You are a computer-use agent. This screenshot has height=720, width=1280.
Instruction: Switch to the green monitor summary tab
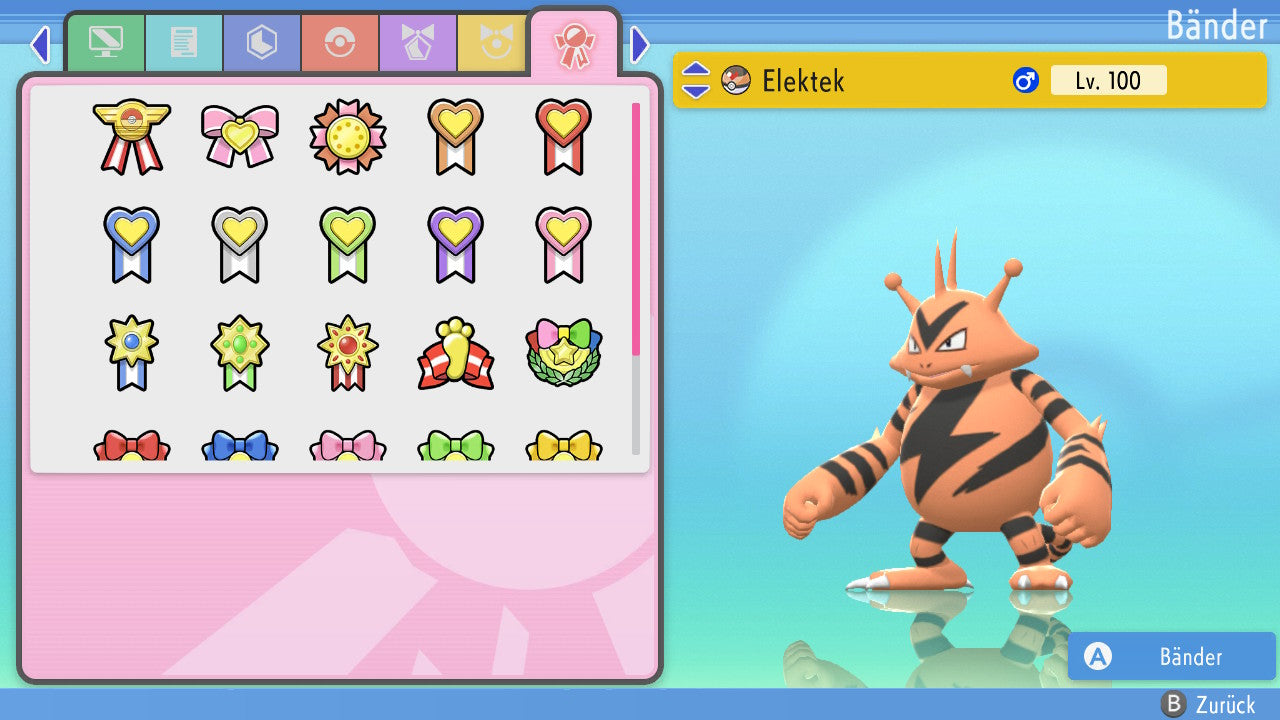click(105, 43)
